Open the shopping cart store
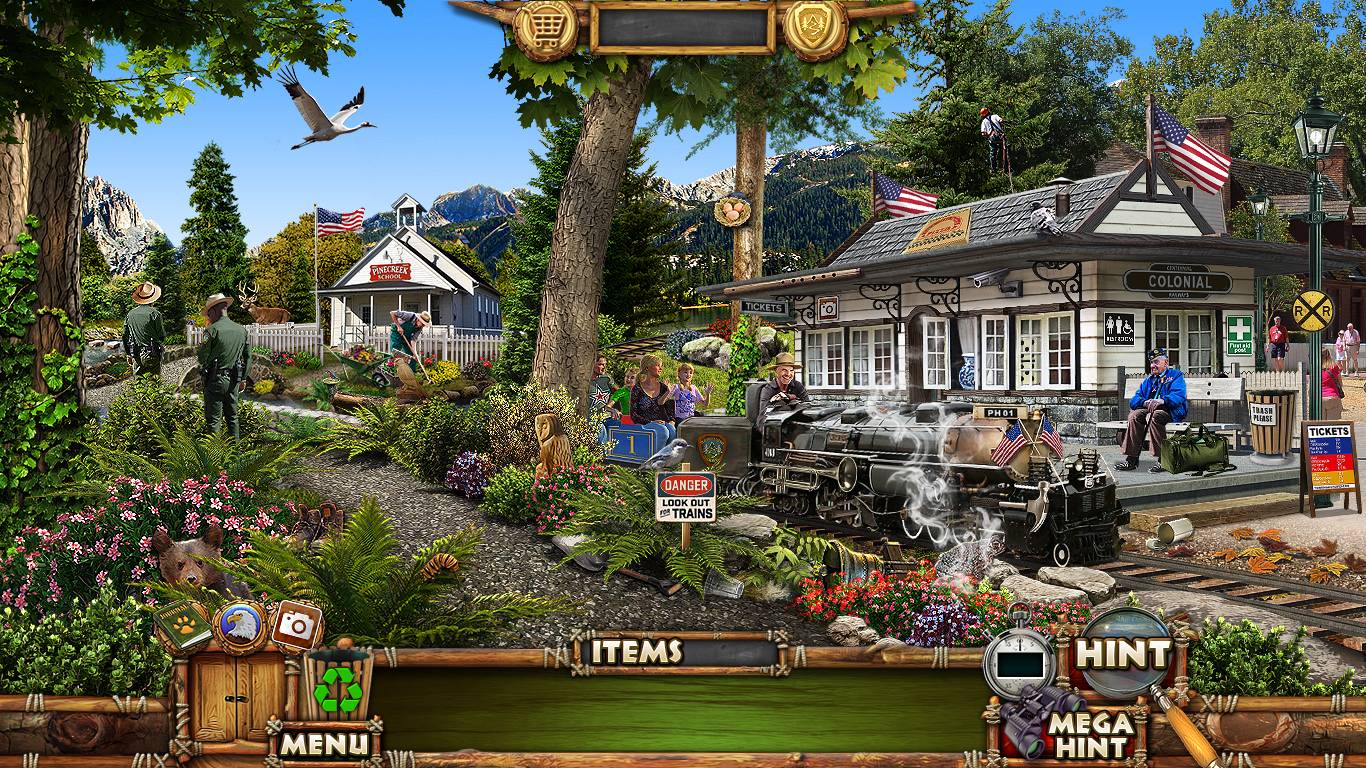 pos(545,29)
